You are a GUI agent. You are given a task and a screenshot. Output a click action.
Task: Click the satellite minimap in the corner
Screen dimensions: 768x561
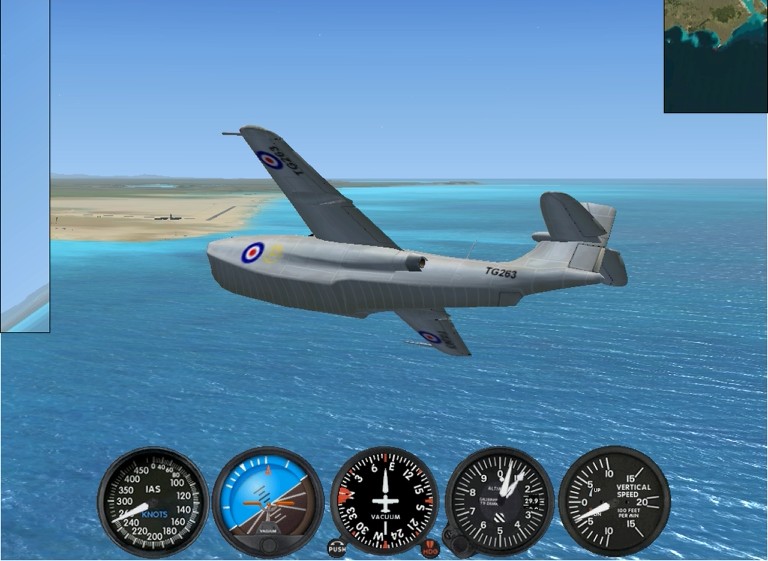715,56
